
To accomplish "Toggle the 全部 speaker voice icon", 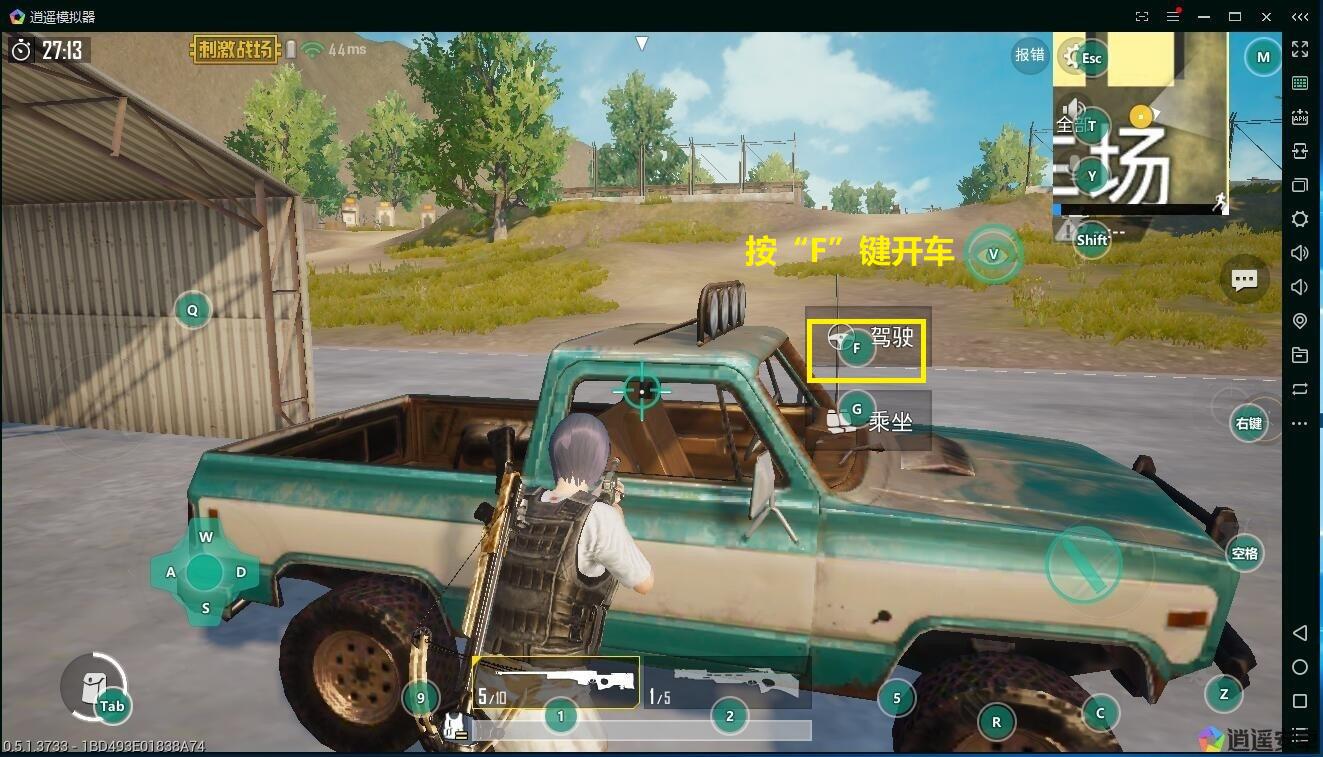I will click(1073, 112).
